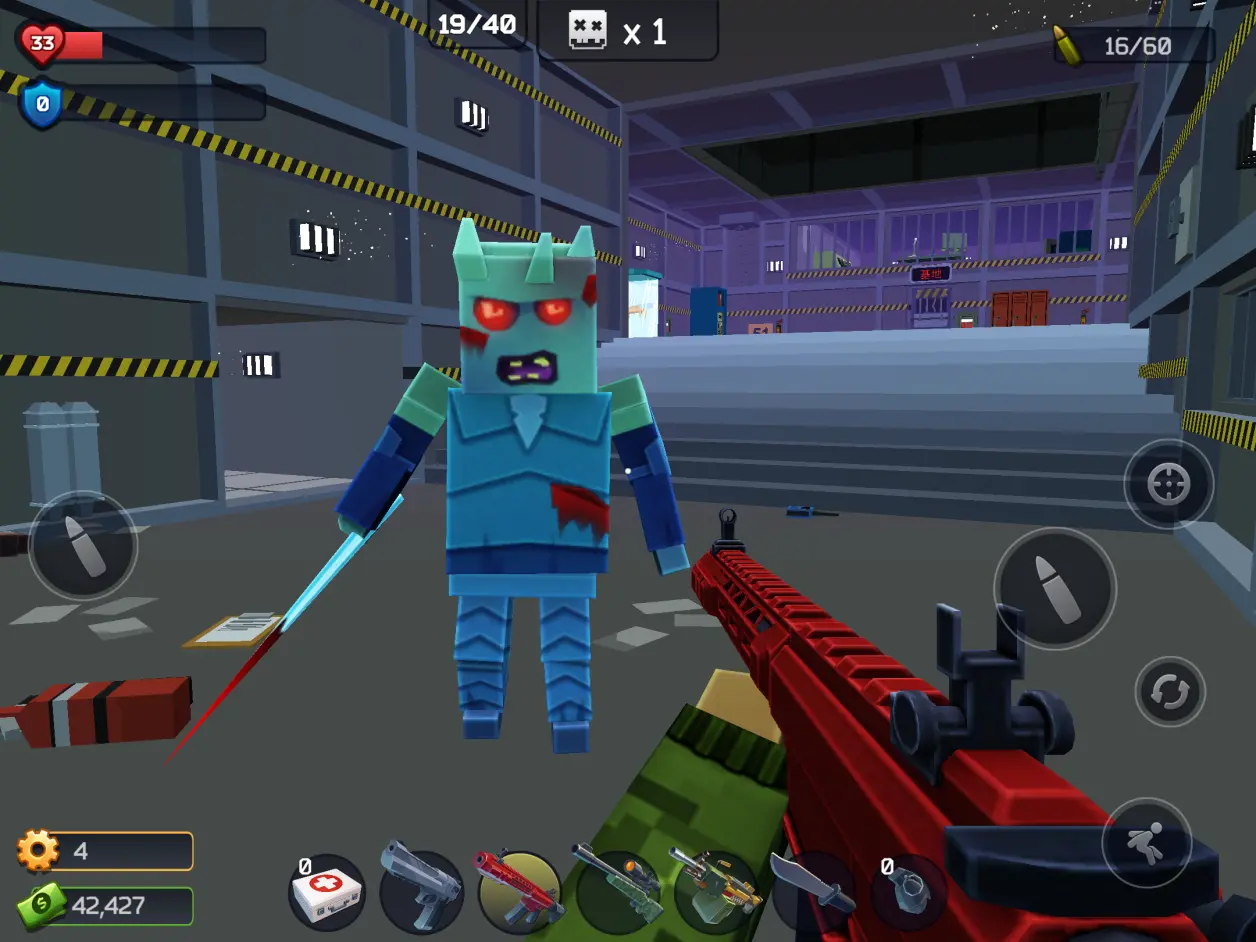This screenshot has height=942, width=1256.
Task: Tap the crosshair aim button
Action: click(1168, 485)
